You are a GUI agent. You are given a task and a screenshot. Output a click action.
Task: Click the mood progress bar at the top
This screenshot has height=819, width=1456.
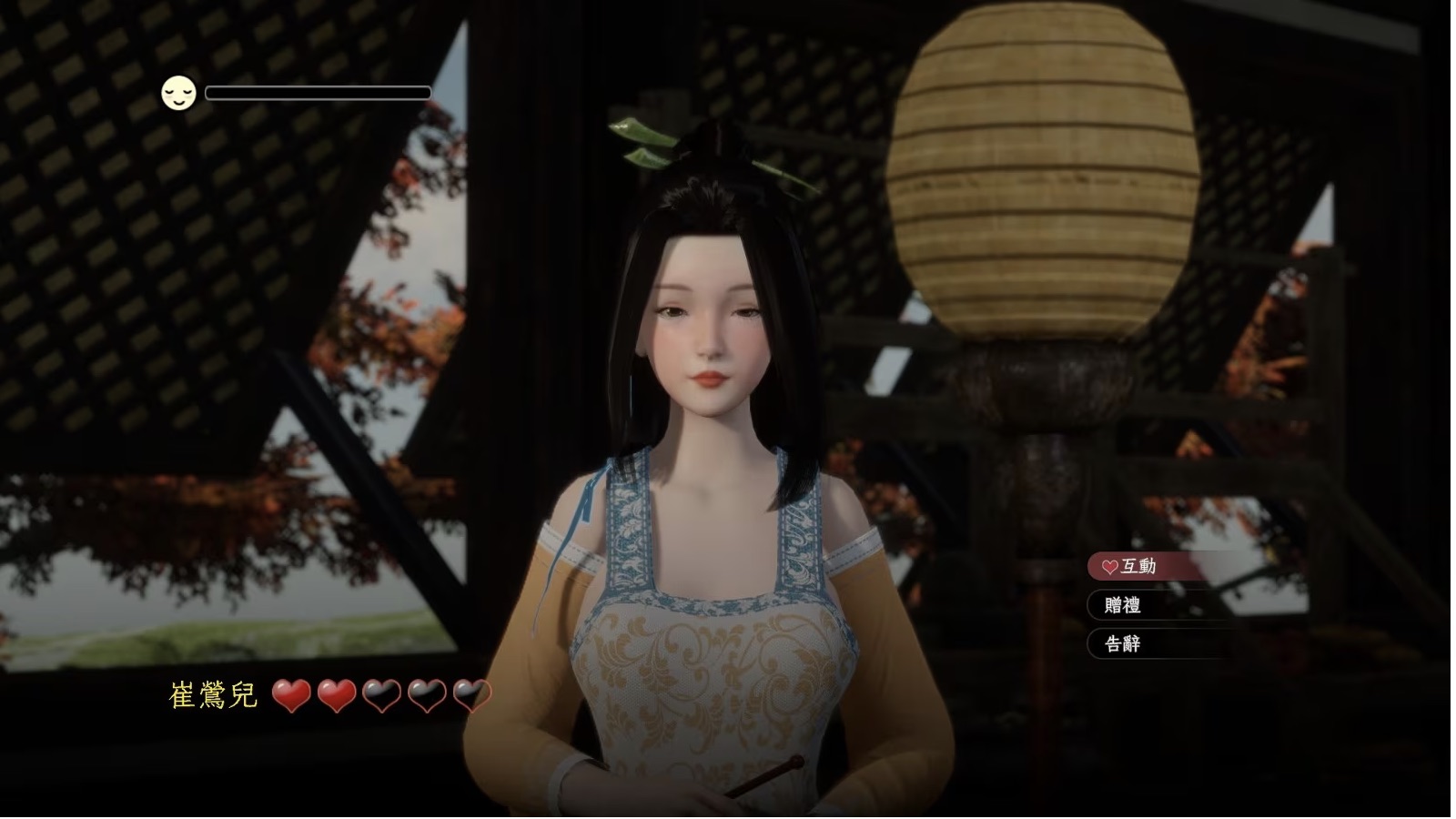tap(318, 92)
